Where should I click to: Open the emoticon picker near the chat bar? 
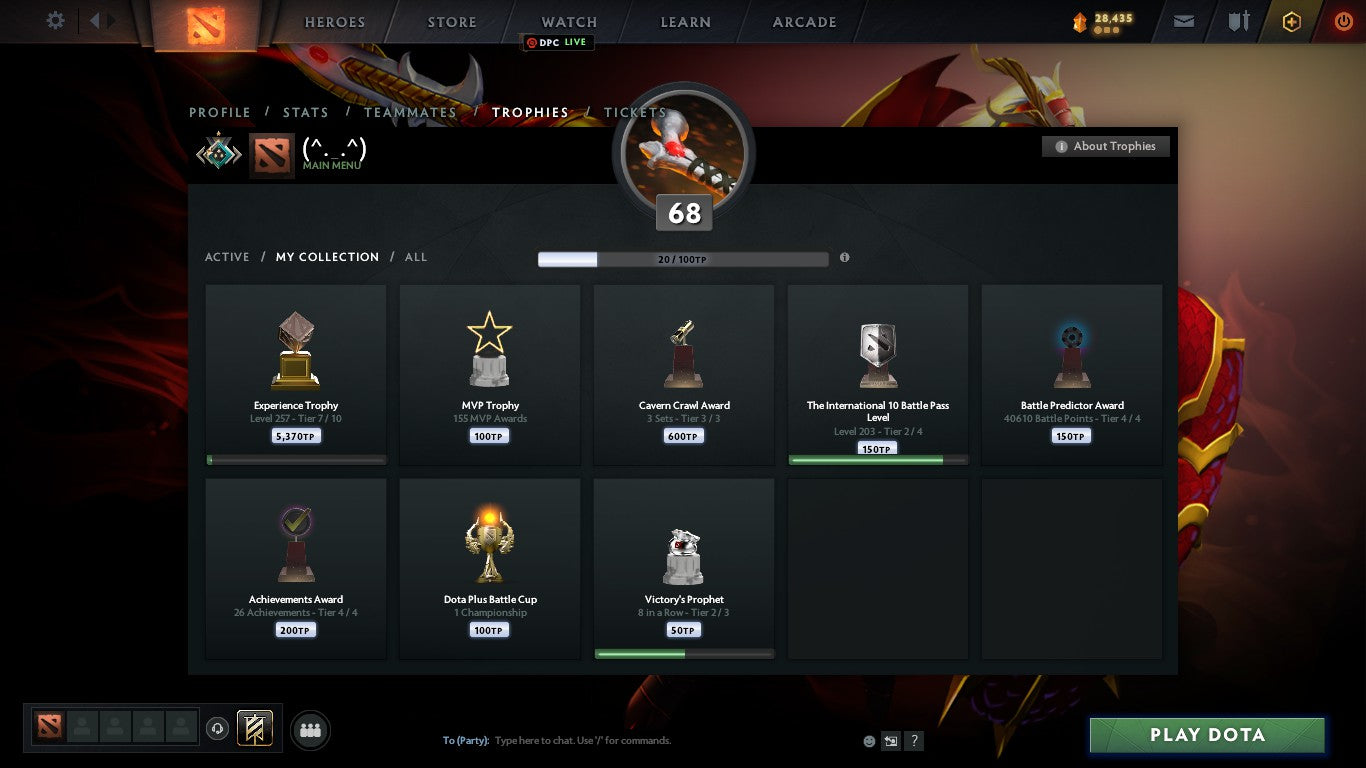[x=868, y=740]
